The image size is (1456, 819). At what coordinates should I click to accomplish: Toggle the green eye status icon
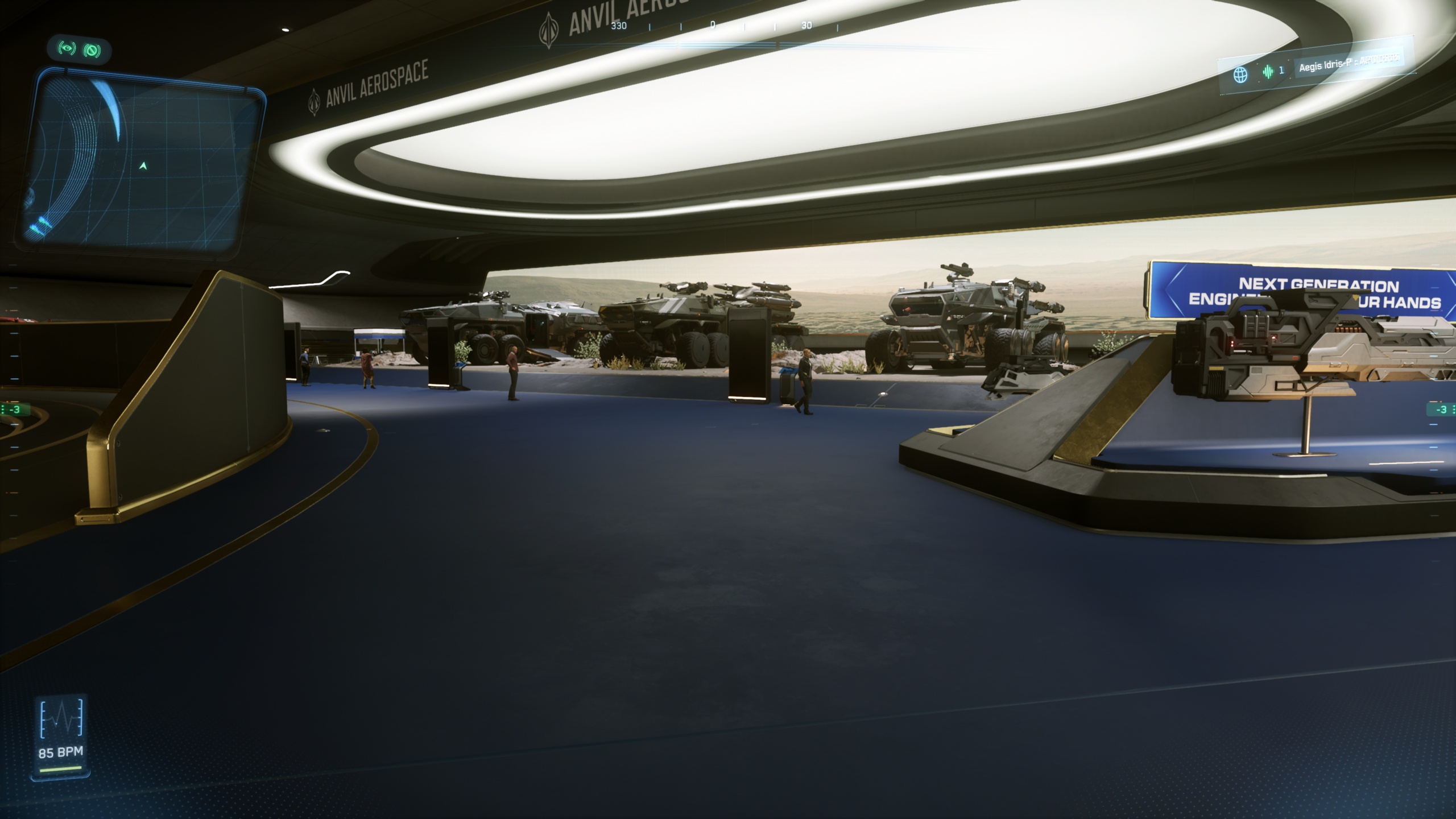[68, 49]
